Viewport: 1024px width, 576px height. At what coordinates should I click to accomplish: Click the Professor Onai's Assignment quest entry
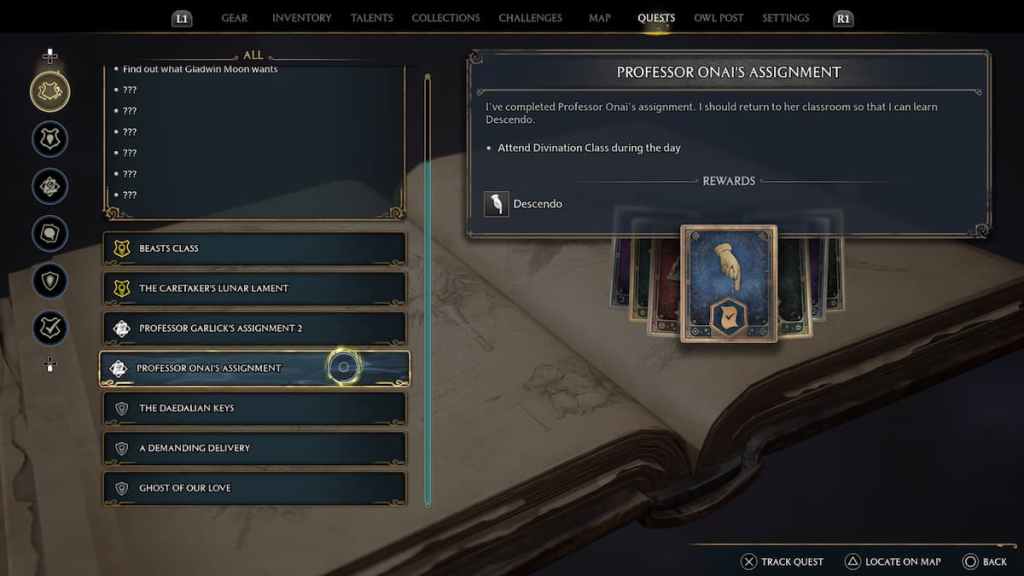pyautogui.click(x=255, y=368)
